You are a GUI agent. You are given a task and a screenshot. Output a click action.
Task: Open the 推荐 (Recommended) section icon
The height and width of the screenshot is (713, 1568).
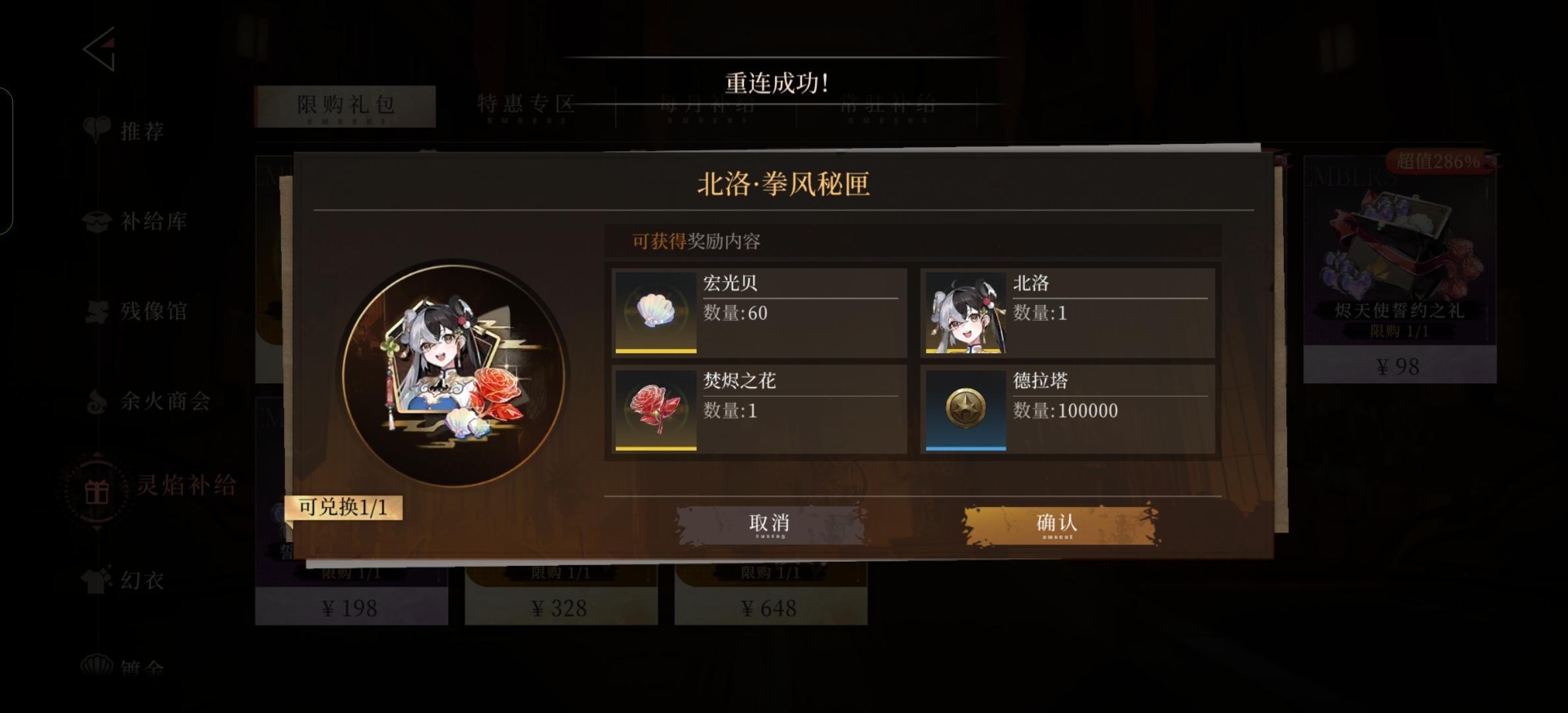pos(97,130)
